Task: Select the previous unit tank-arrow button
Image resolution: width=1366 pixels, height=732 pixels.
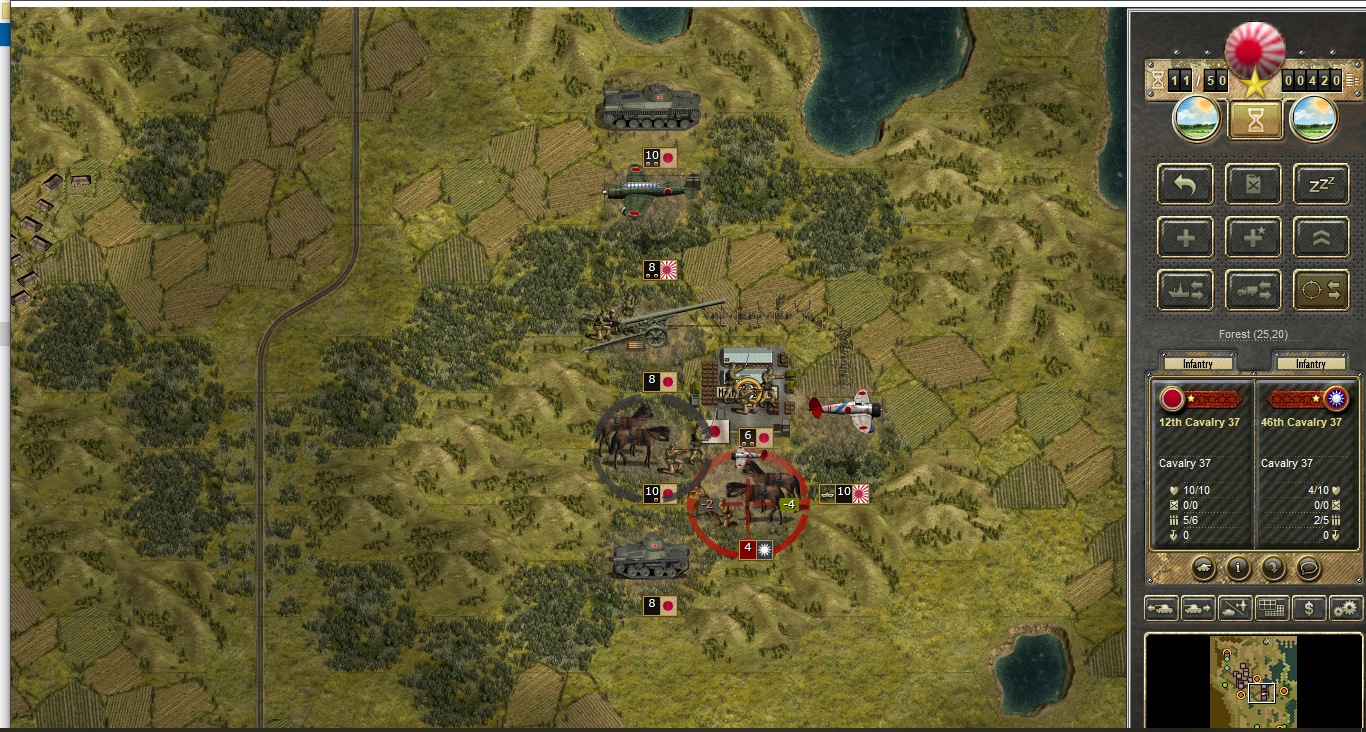Action: (x=1161, y=607)
